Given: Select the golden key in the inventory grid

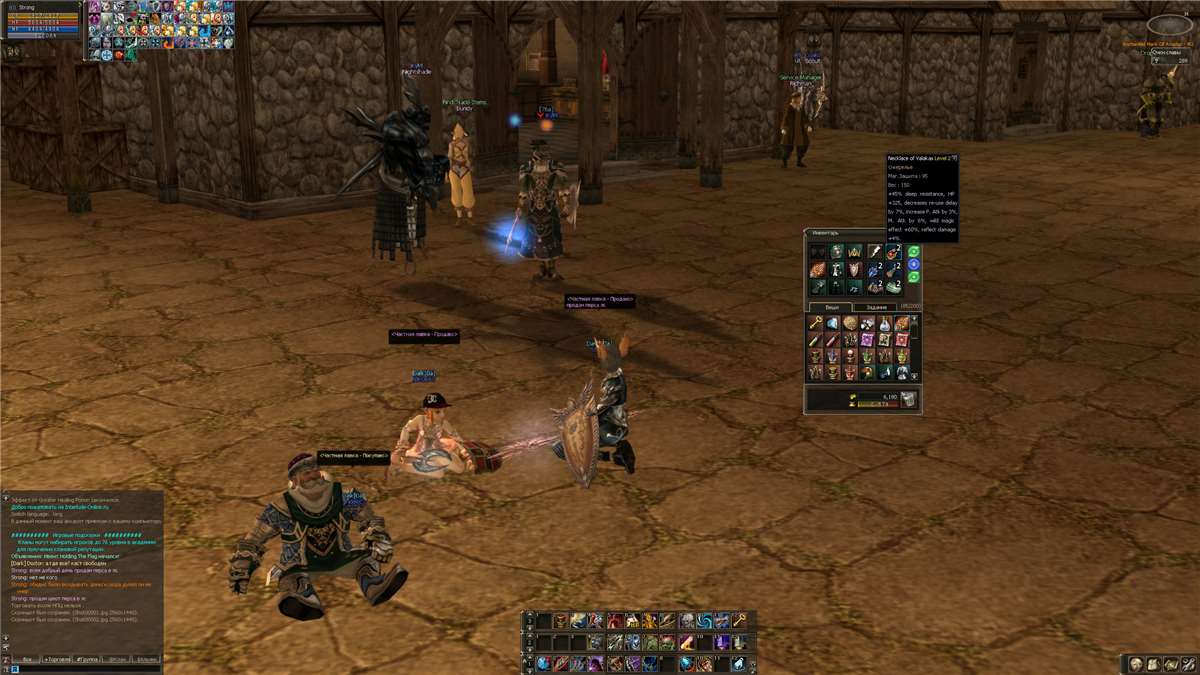Looking at the screenshot, I should [x=816, y=323].
